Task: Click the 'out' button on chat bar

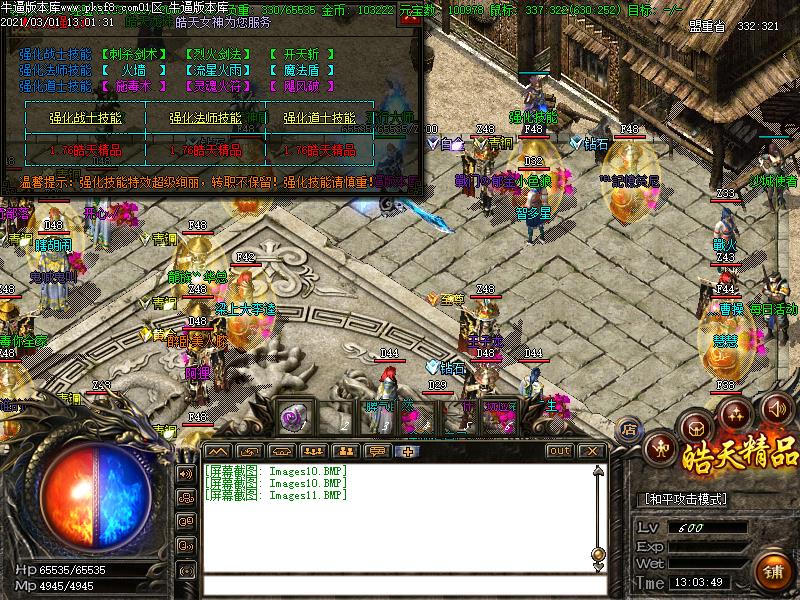Action: click(560, 451)
